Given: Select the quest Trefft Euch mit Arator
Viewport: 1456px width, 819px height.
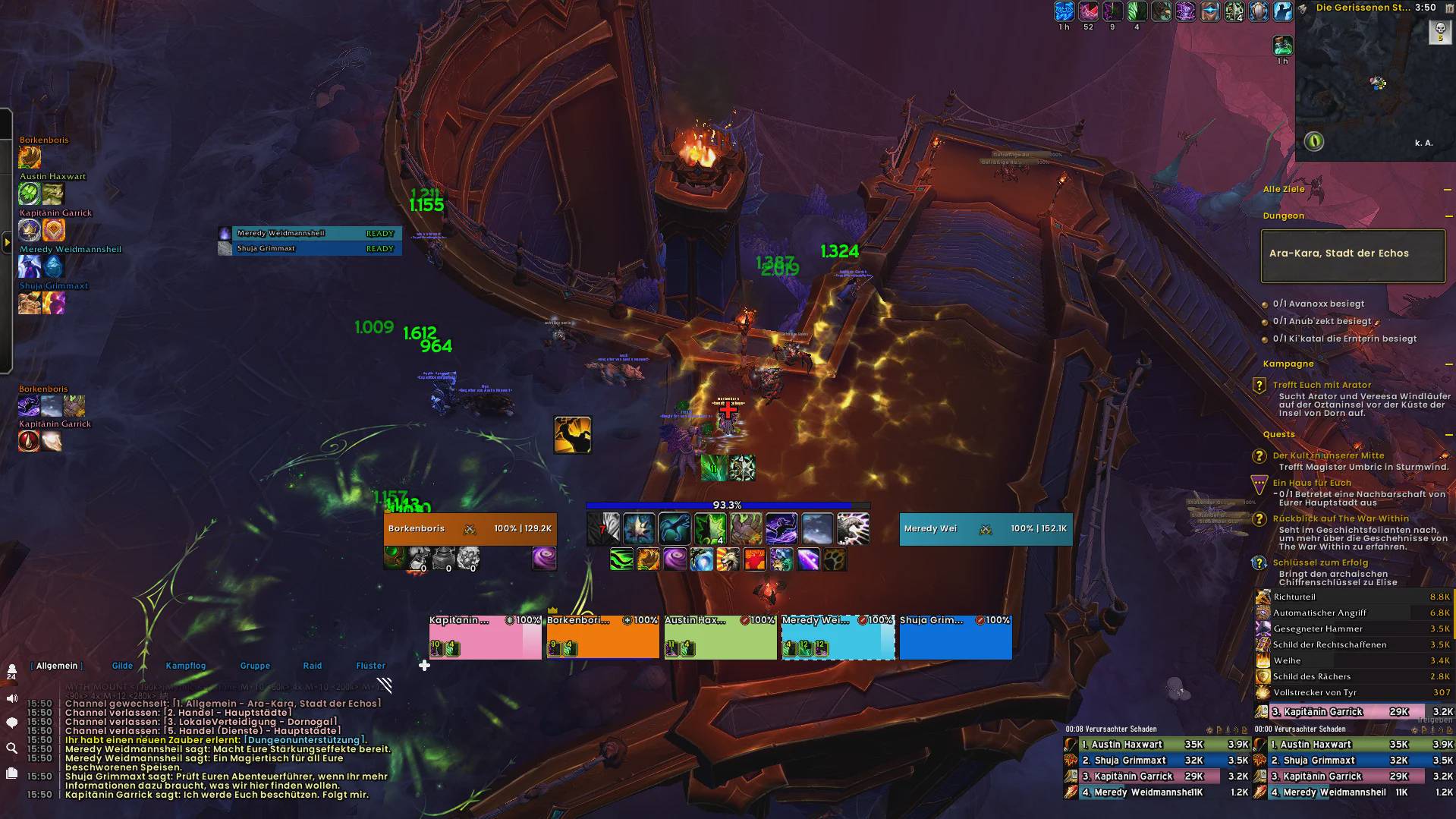Looking at the screenshot, I should coord(1322,385).
